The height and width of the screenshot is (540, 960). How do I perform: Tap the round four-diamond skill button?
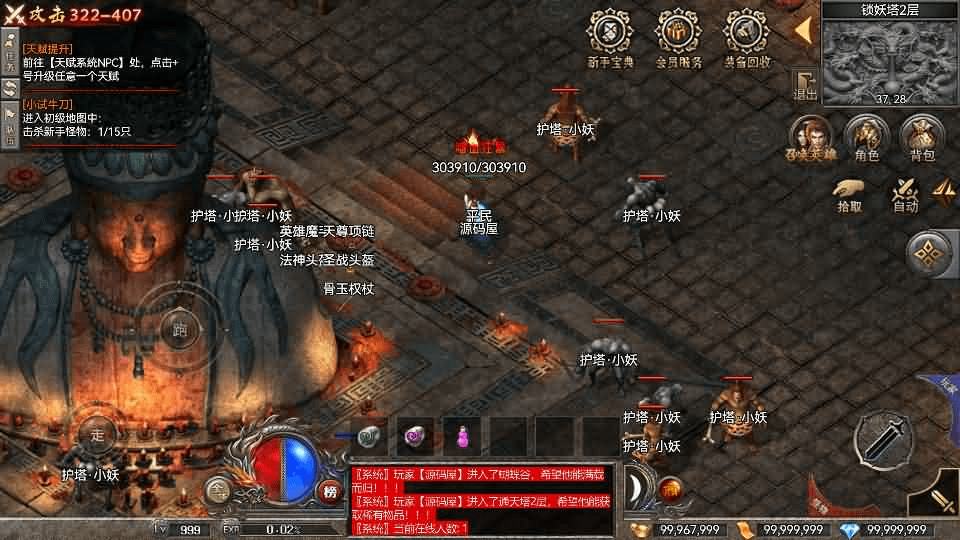click(x=931, y=255)
